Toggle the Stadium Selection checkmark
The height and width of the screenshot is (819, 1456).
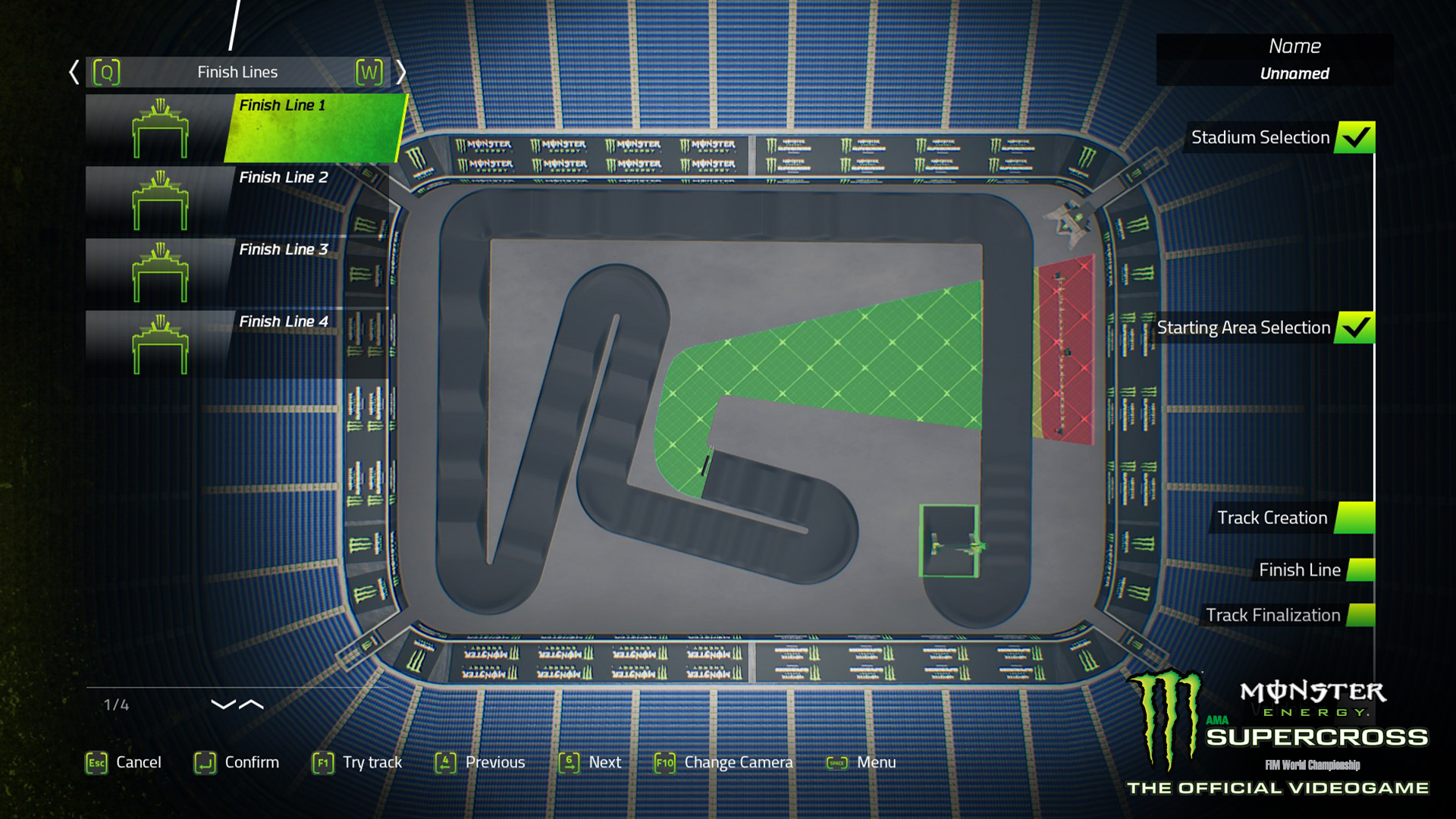[x=1356, y=137]
